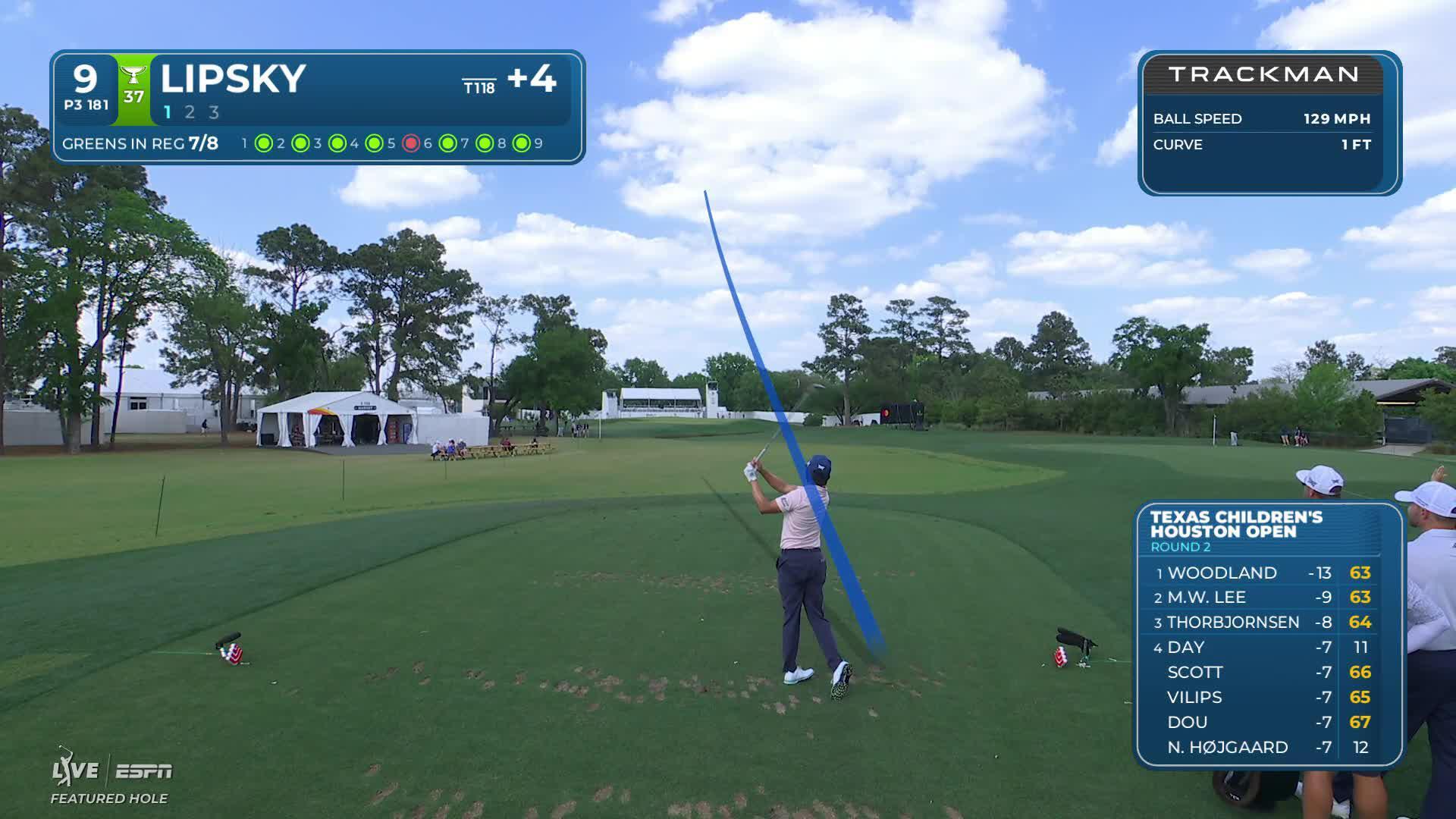Image resolution: width=1456 pixels, height=819 pixels.
Task: Open the Trackman shot data panel
Action: [1269, 123]
